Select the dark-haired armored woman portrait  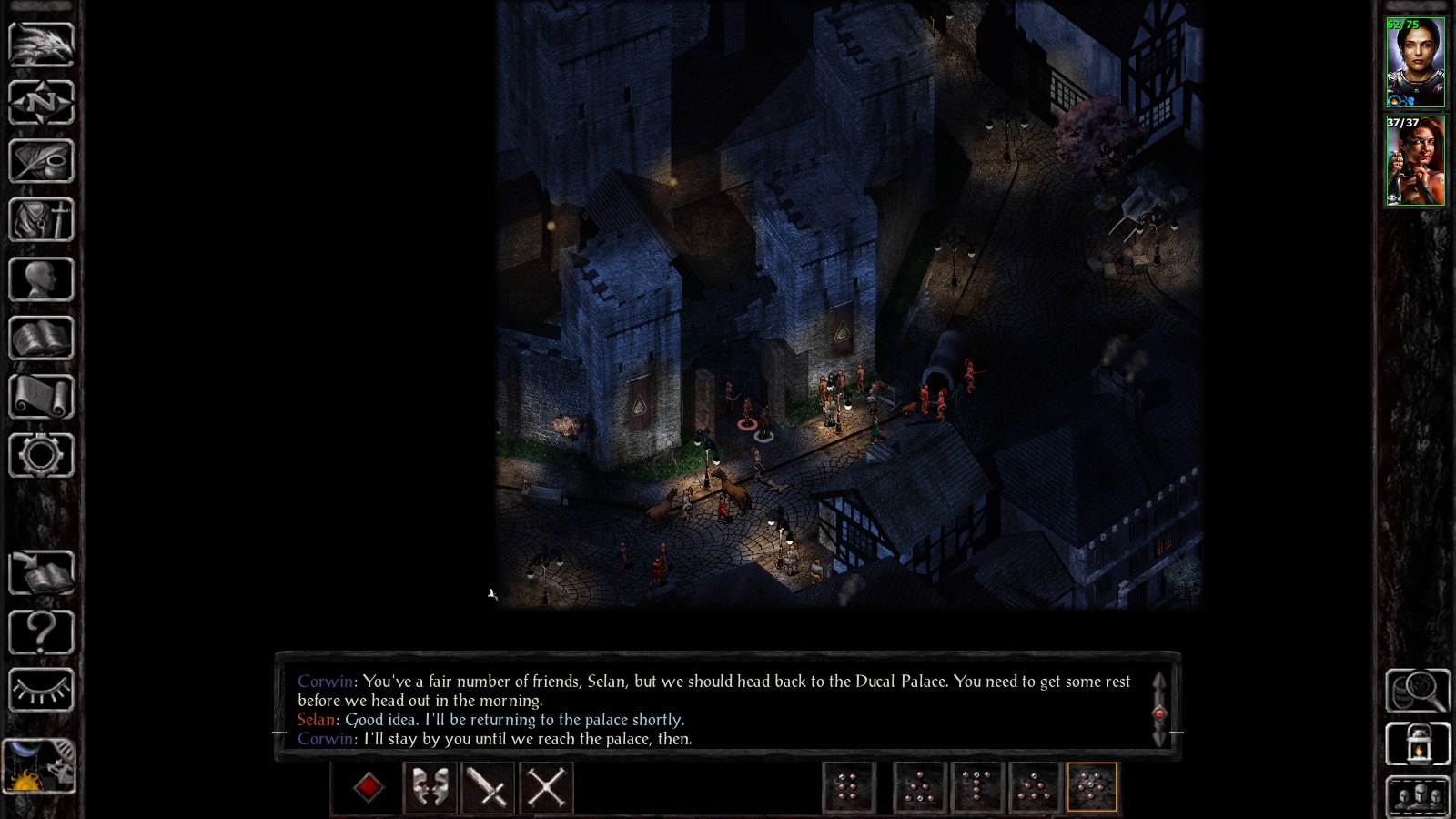(x=1415, y=62)
